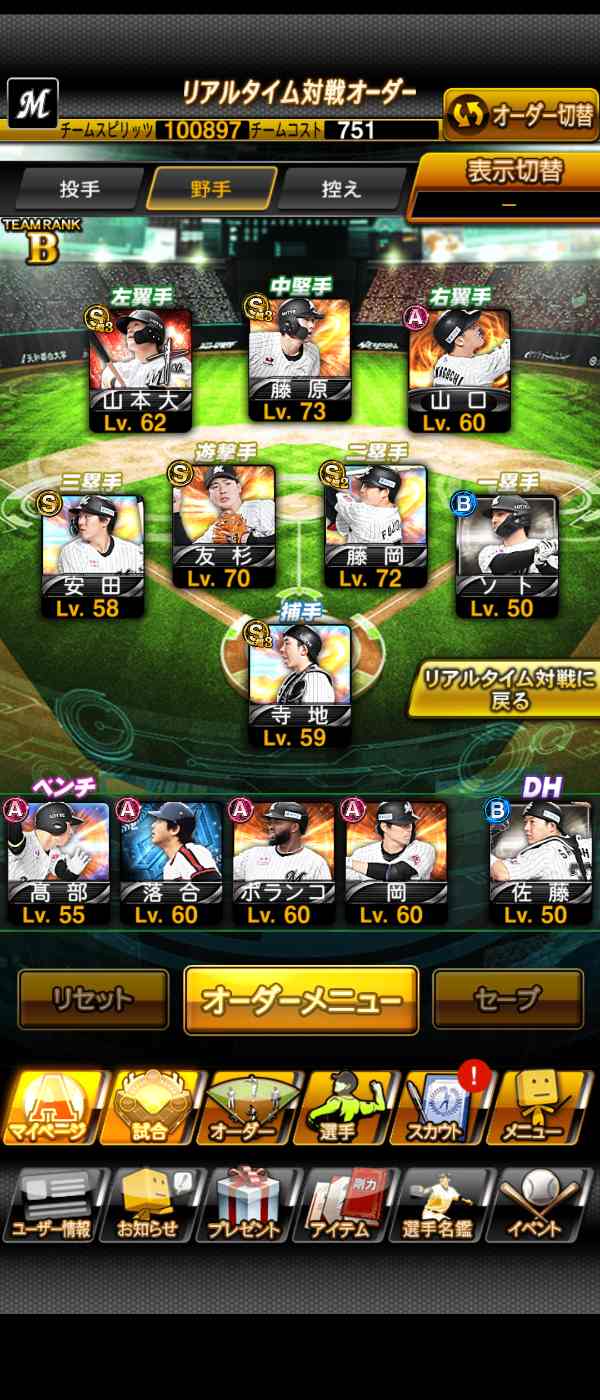Select DH 佐藤 player card
The width and height of the screenshot is (600, 1400).
pyautogui.click(x=541, y=862)
